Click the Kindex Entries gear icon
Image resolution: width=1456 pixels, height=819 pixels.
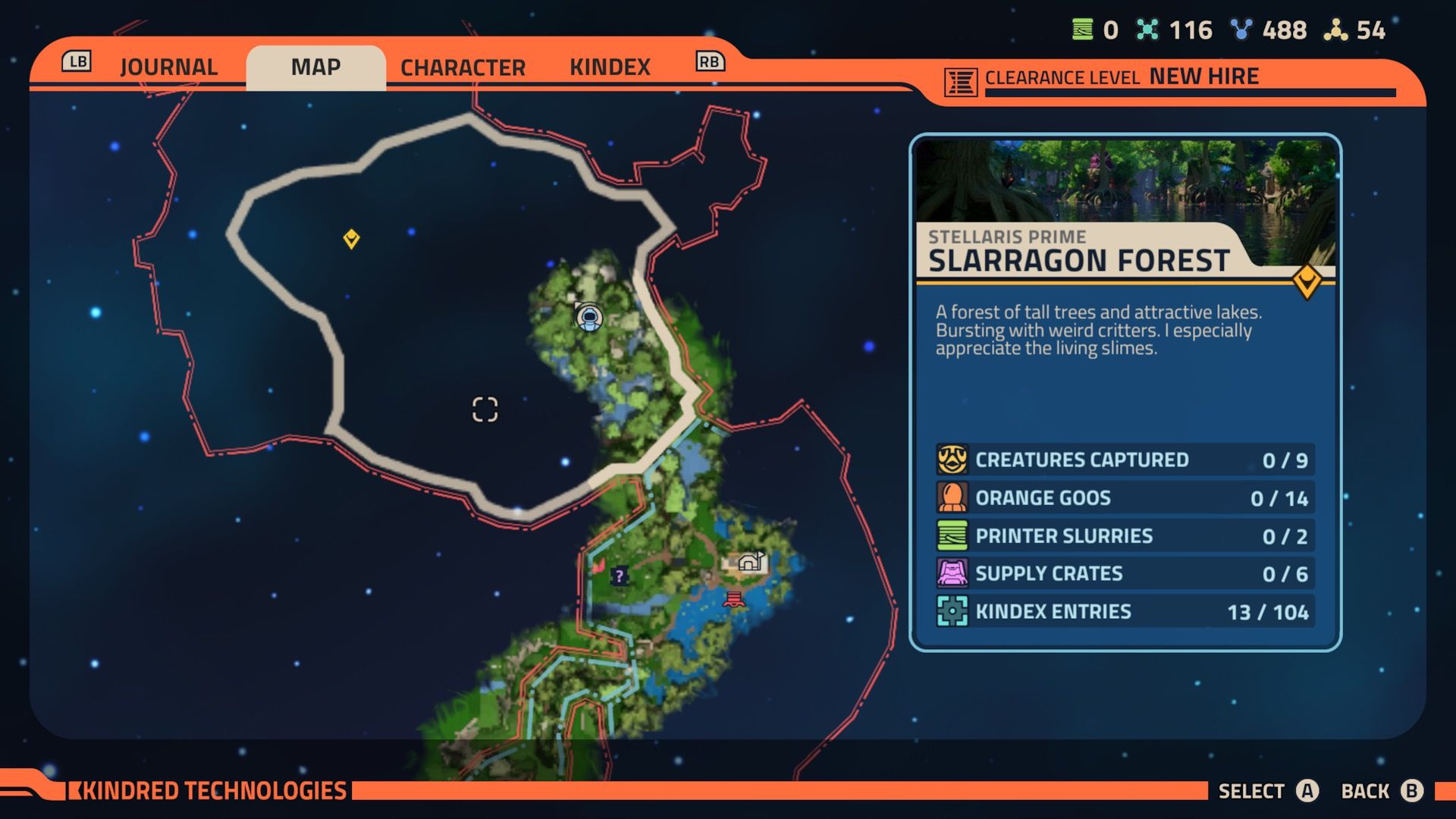tap(952, 611)
